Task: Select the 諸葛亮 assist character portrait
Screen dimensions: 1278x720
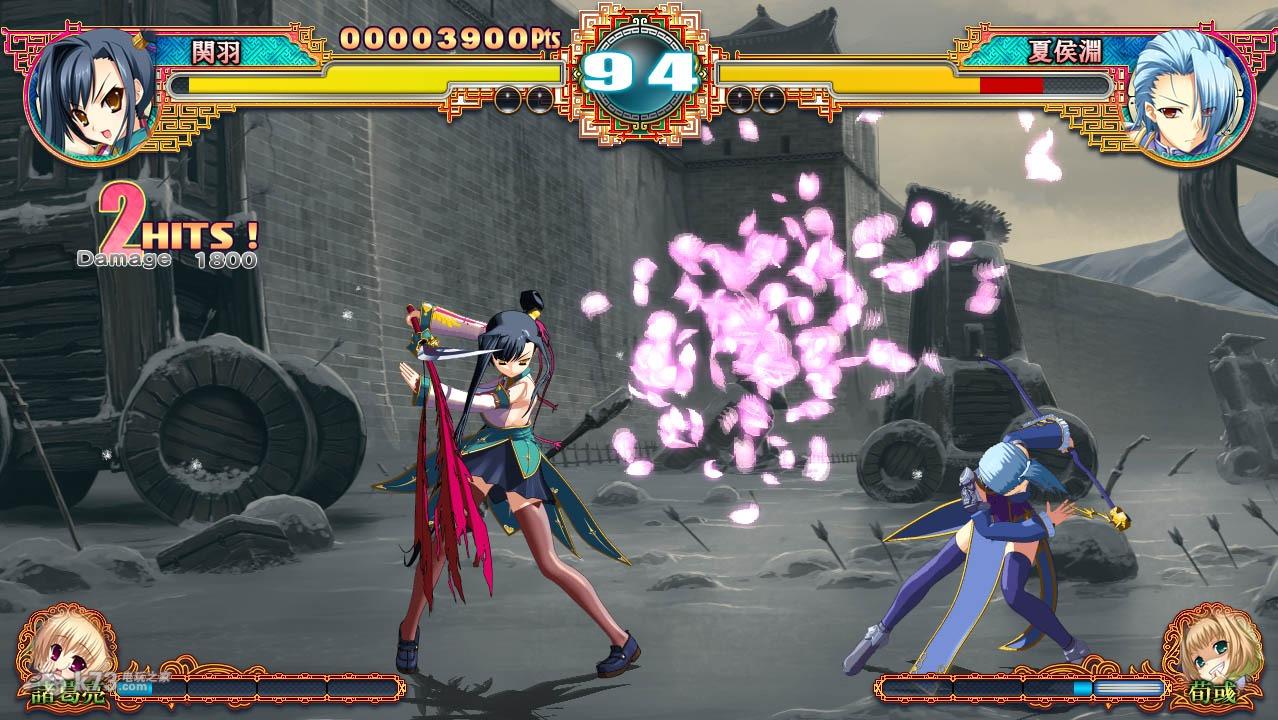Action: (x=60, y=653)
